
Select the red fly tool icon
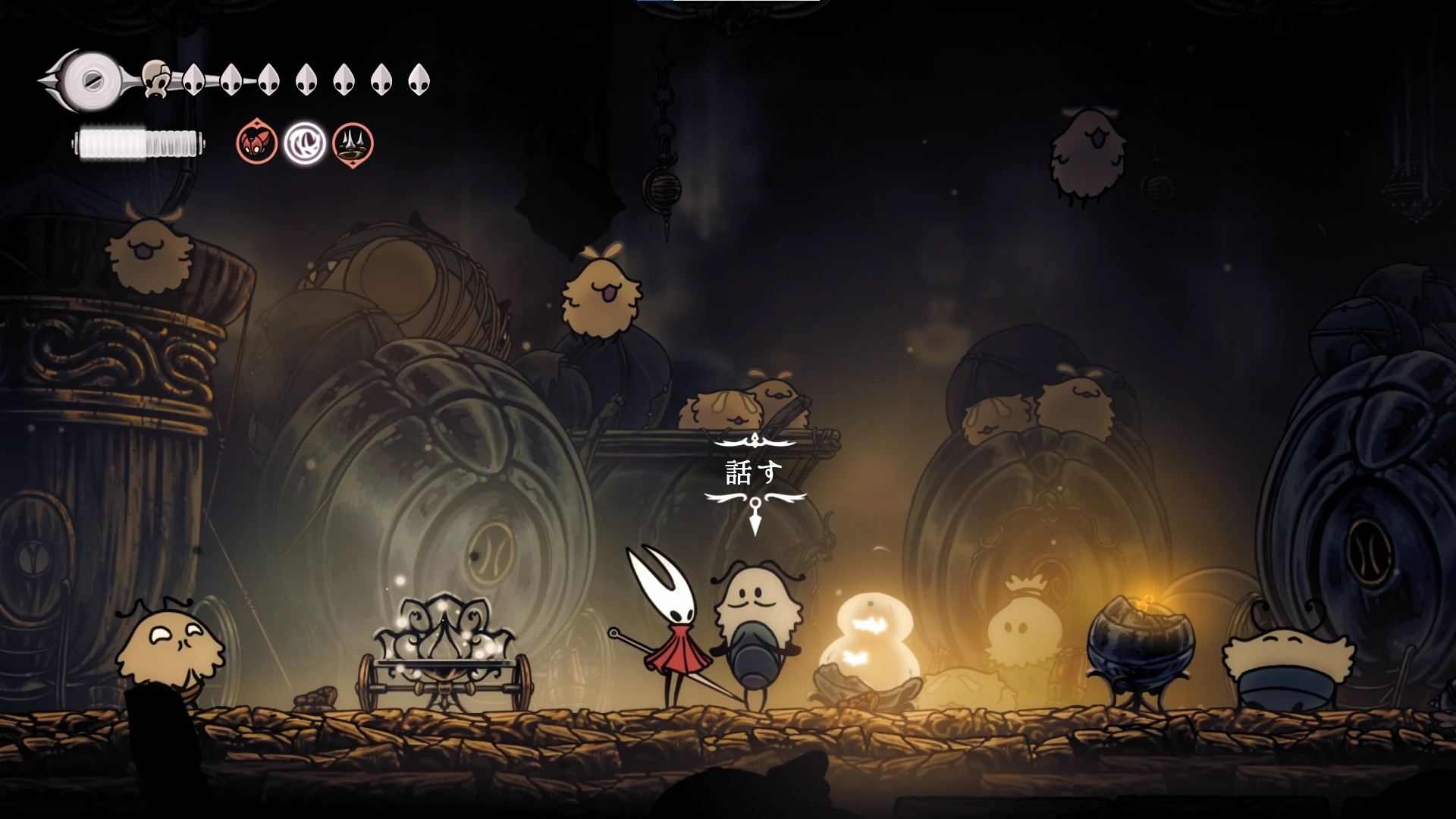click(x=256, y=143)
